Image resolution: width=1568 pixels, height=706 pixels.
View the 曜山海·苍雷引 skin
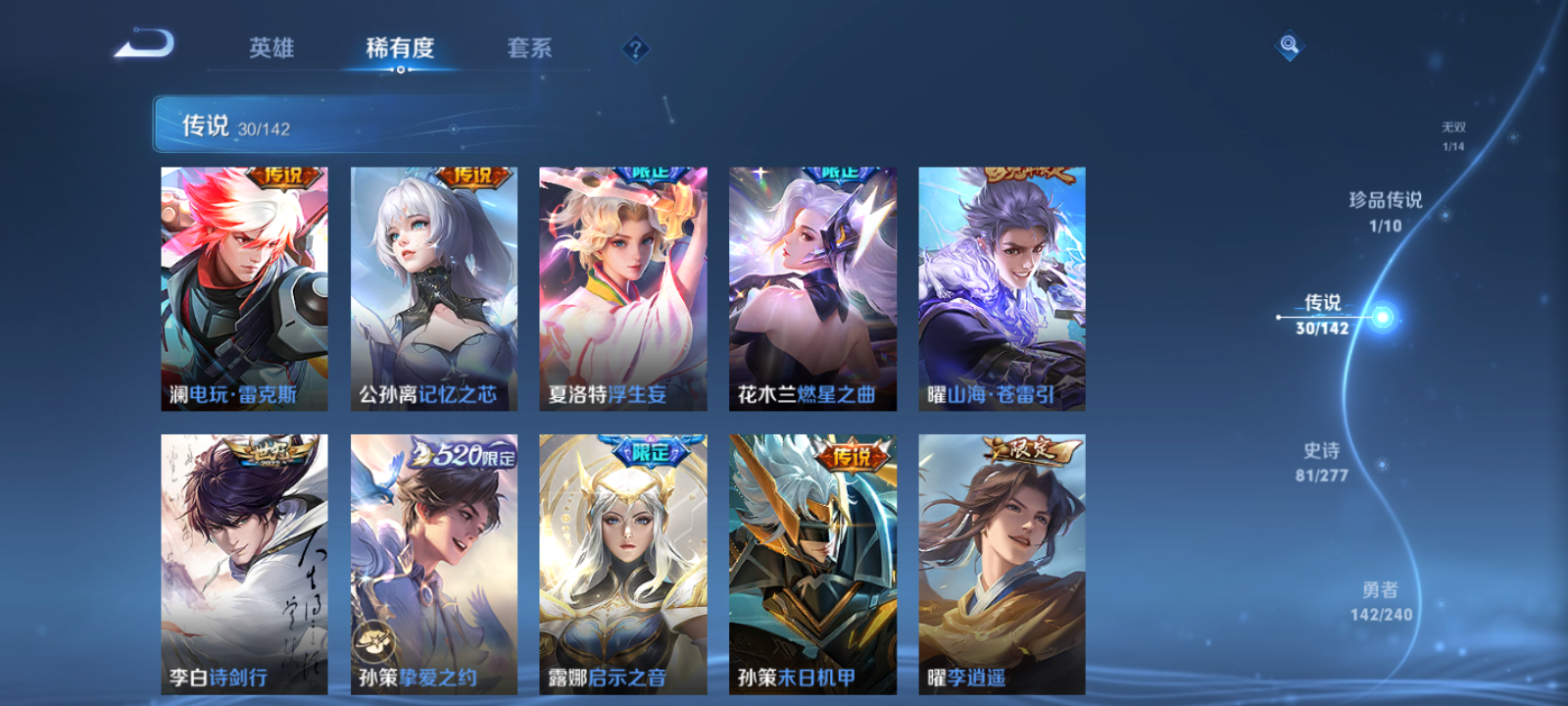pos(1001,286)
